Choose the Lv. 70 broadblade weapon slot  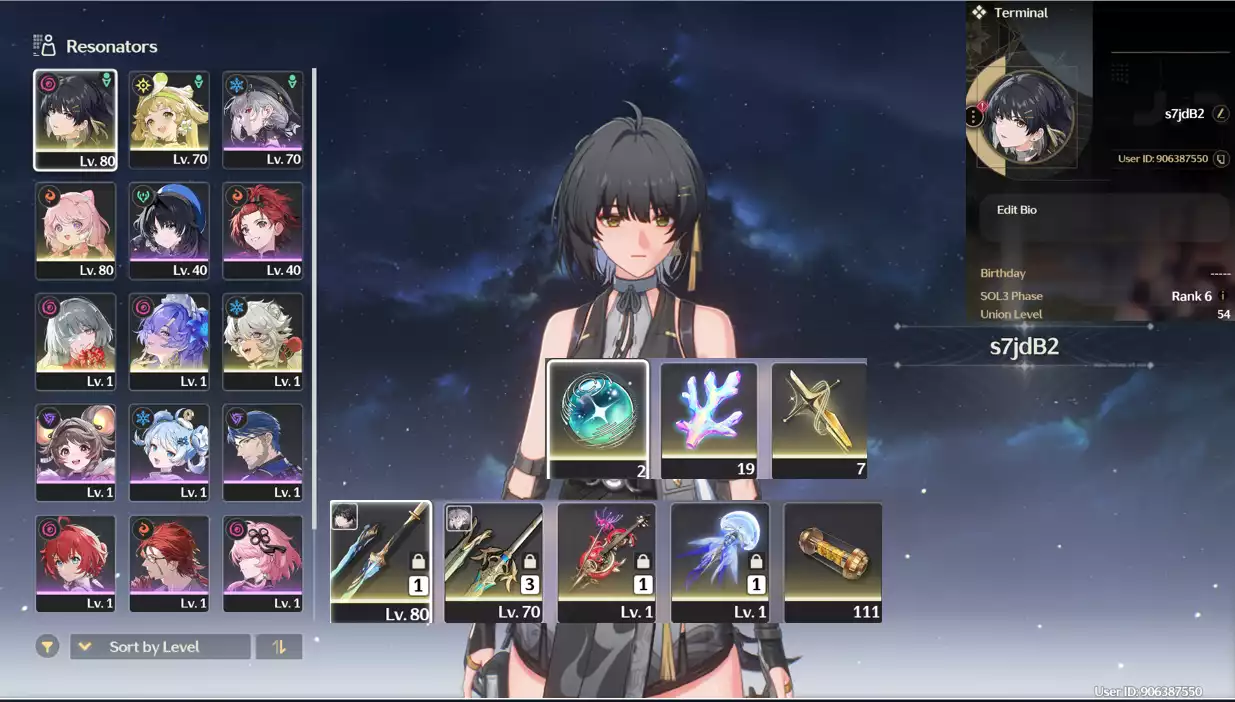pos(494,562)
